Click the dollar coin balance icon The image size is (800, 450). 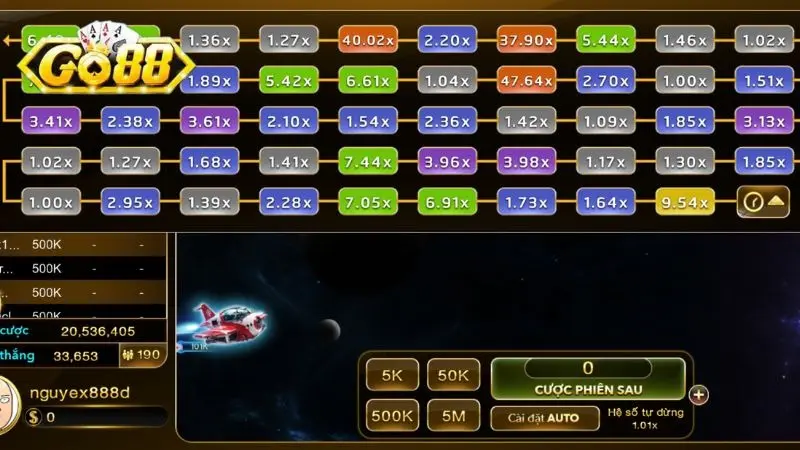(35, 417)
